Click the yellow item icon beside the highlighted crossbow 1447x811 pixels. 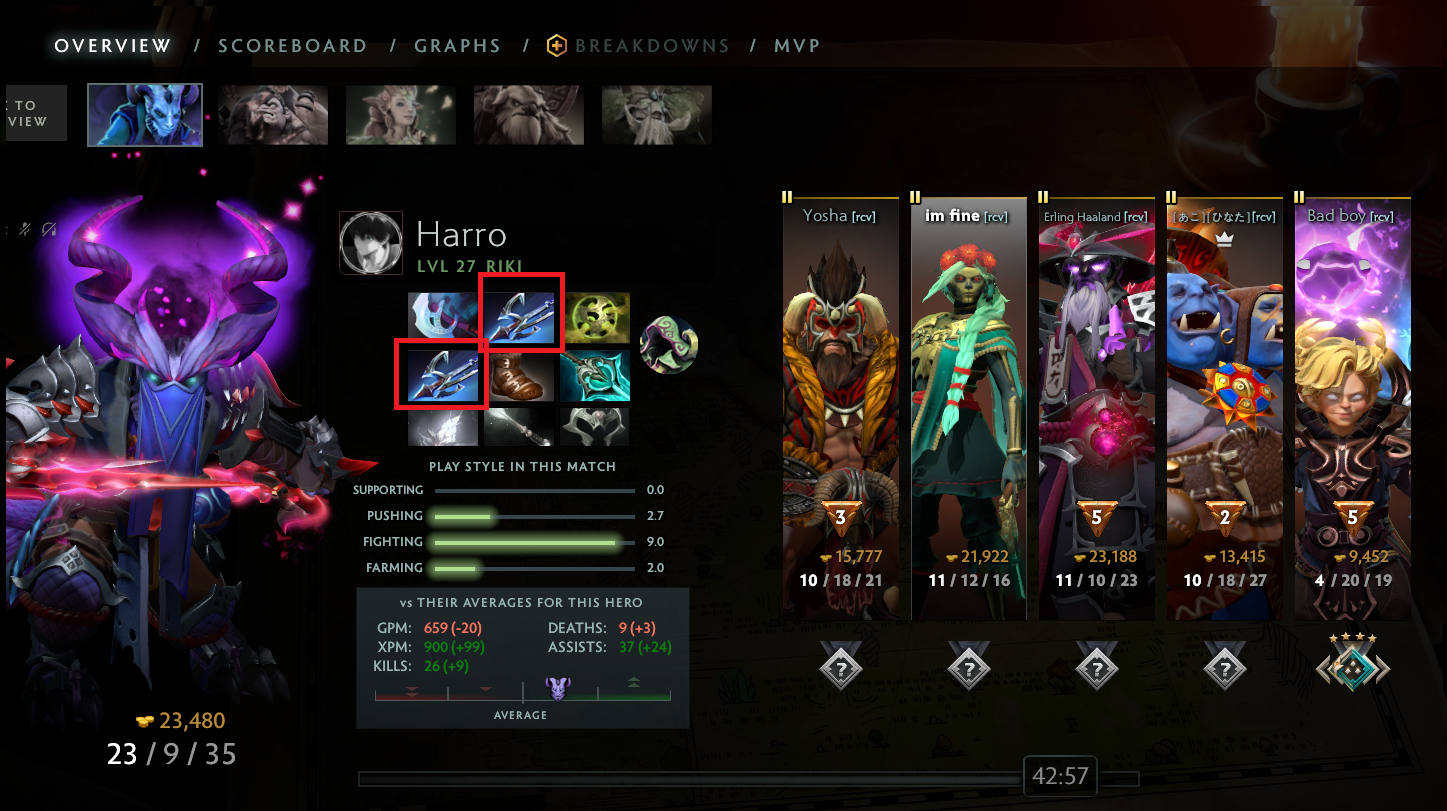pos(595,318)
